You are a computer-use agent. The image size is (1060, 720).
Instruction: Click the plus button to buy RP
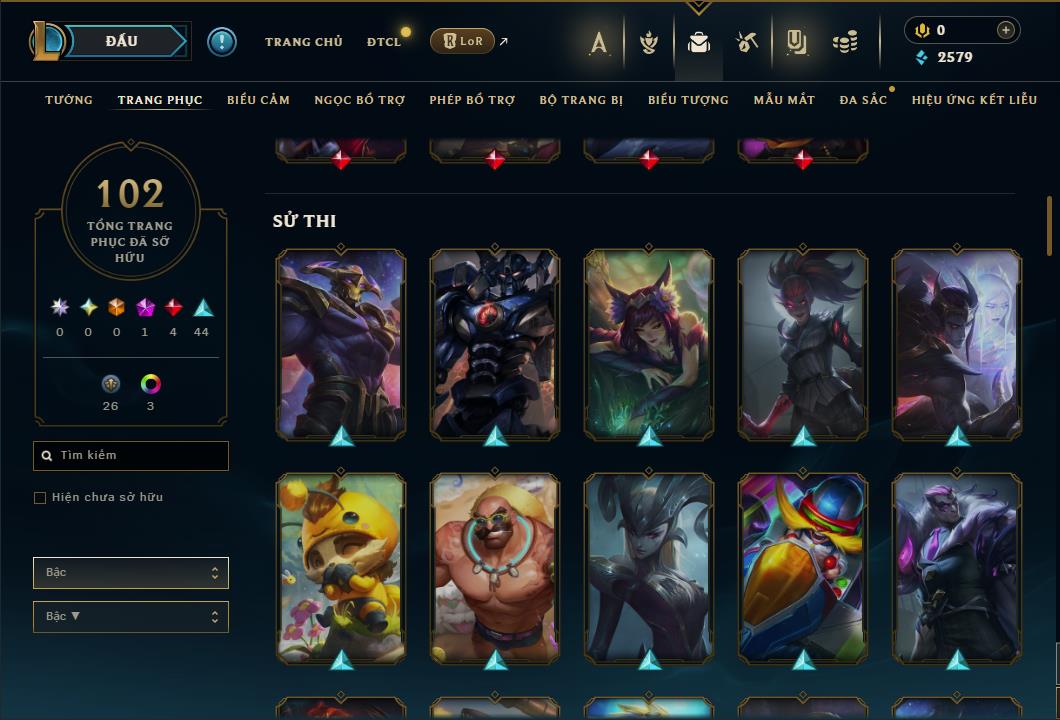coord(1005,30)
